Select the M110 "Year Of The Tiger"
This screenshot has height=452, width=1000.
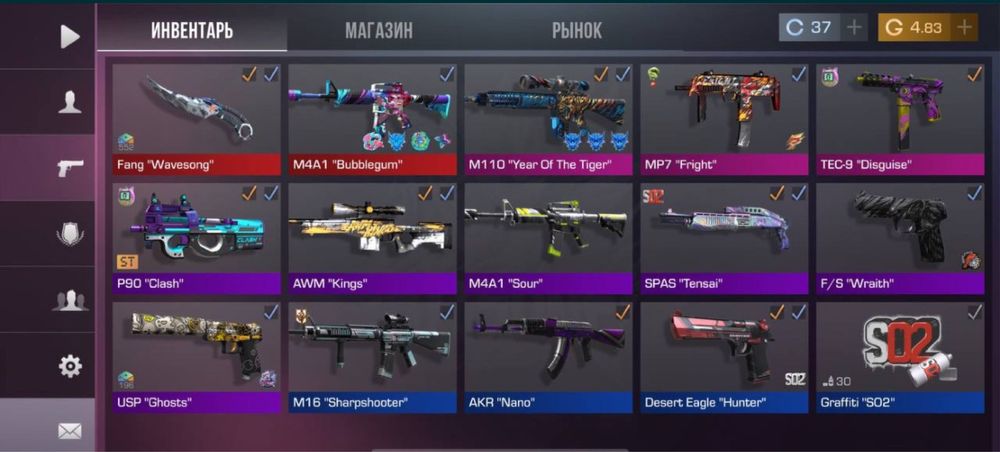coord(549,119)
